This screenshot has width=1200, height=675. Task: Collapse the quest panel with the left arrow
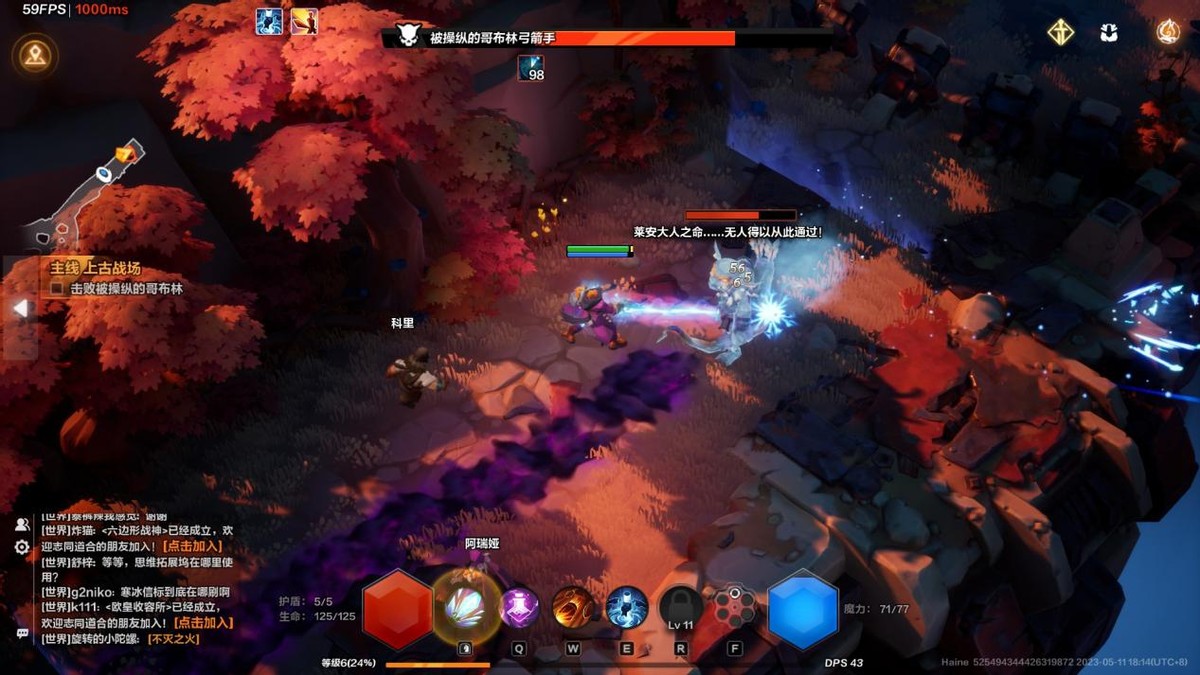tap(19, 309)
